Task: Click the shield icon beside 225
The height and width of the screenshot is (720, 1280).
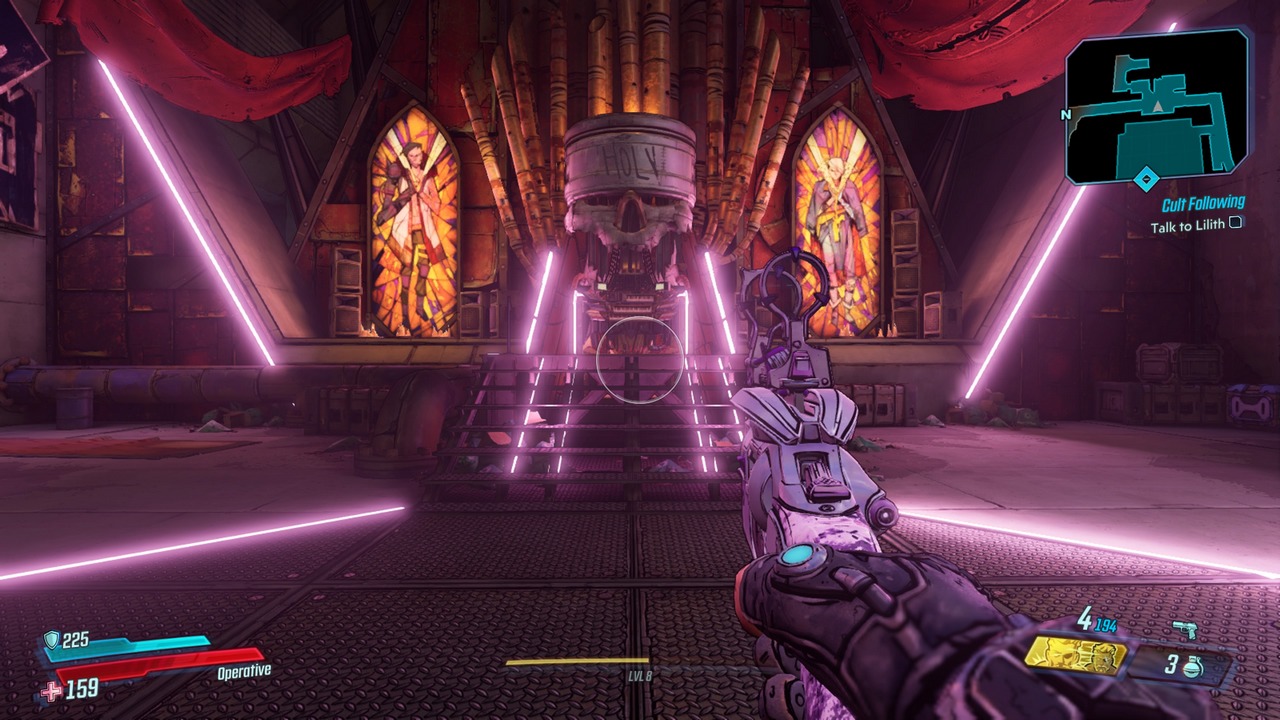Action: point(51,640)
